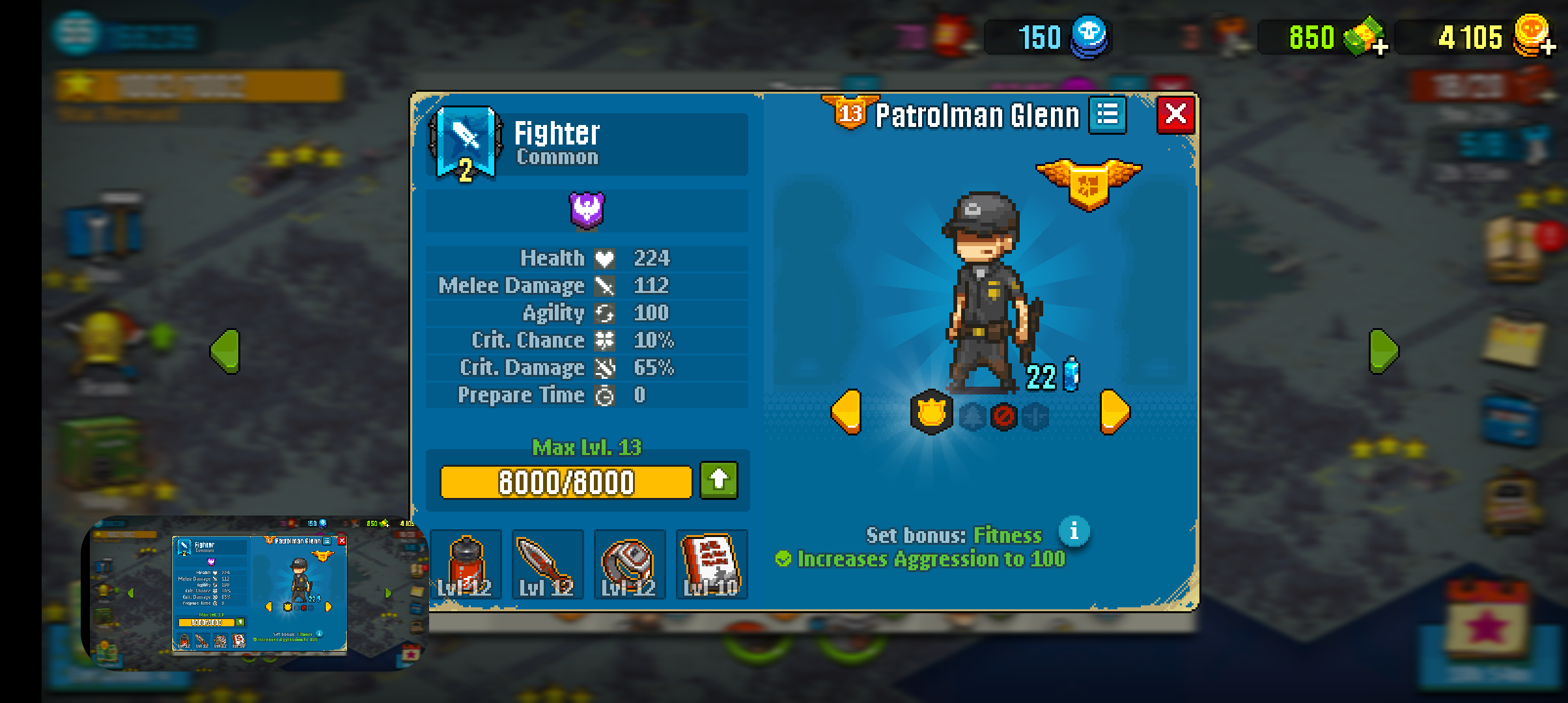Click the purple eagle shield ability icon
The width and height of the screenshot is (1568, 703).
(x=587, y=210)
